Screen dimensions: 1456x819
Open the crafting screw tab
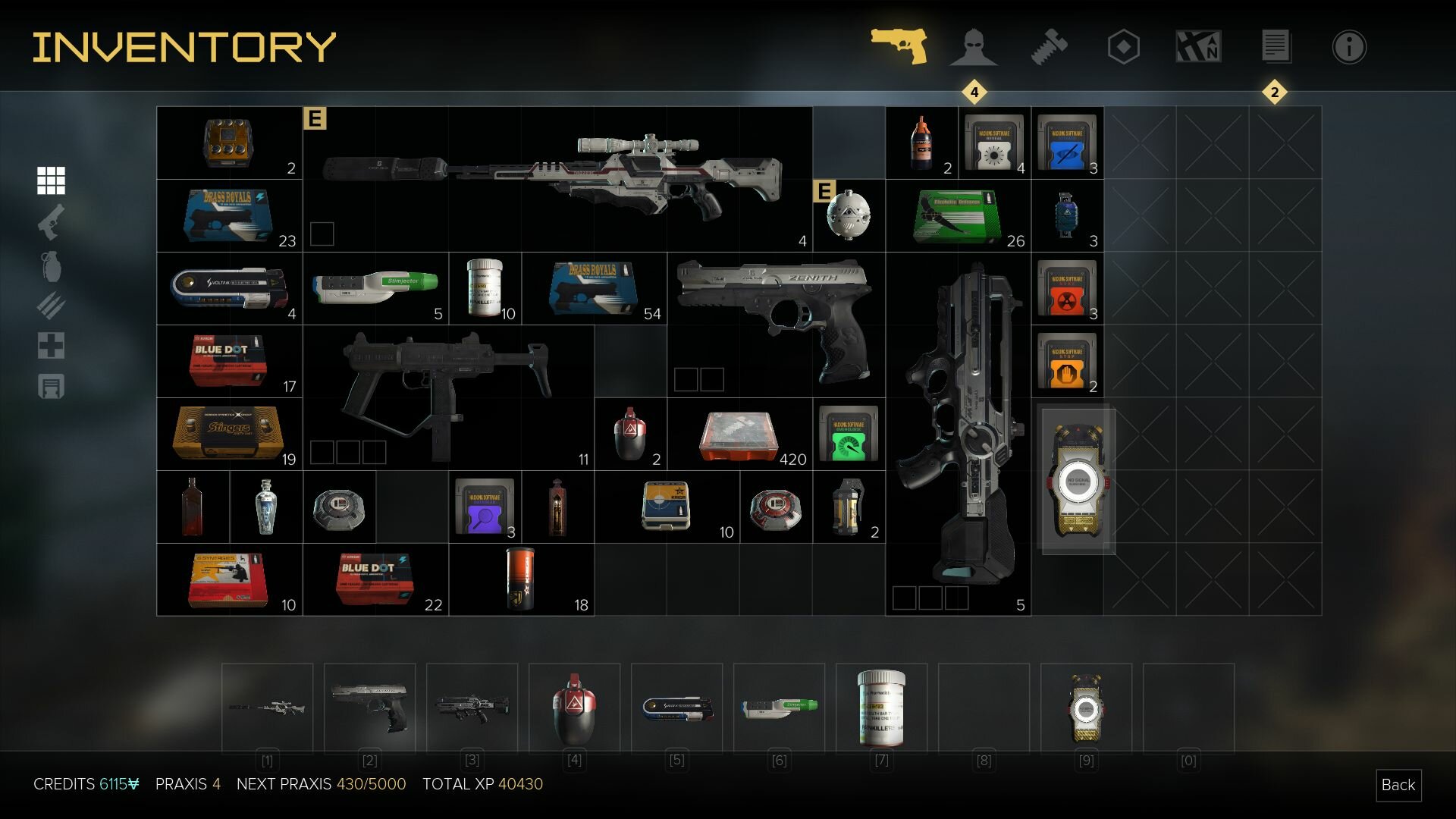[x=1049, y=47]
